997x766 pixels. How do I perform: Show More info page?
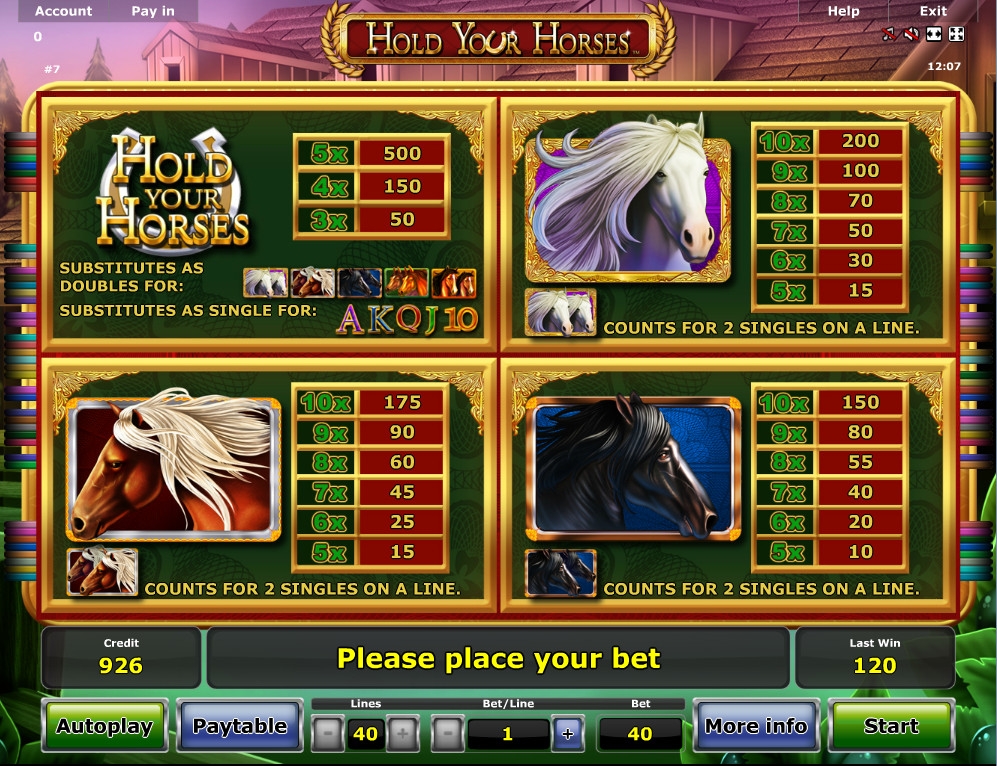tap(756, 727)
